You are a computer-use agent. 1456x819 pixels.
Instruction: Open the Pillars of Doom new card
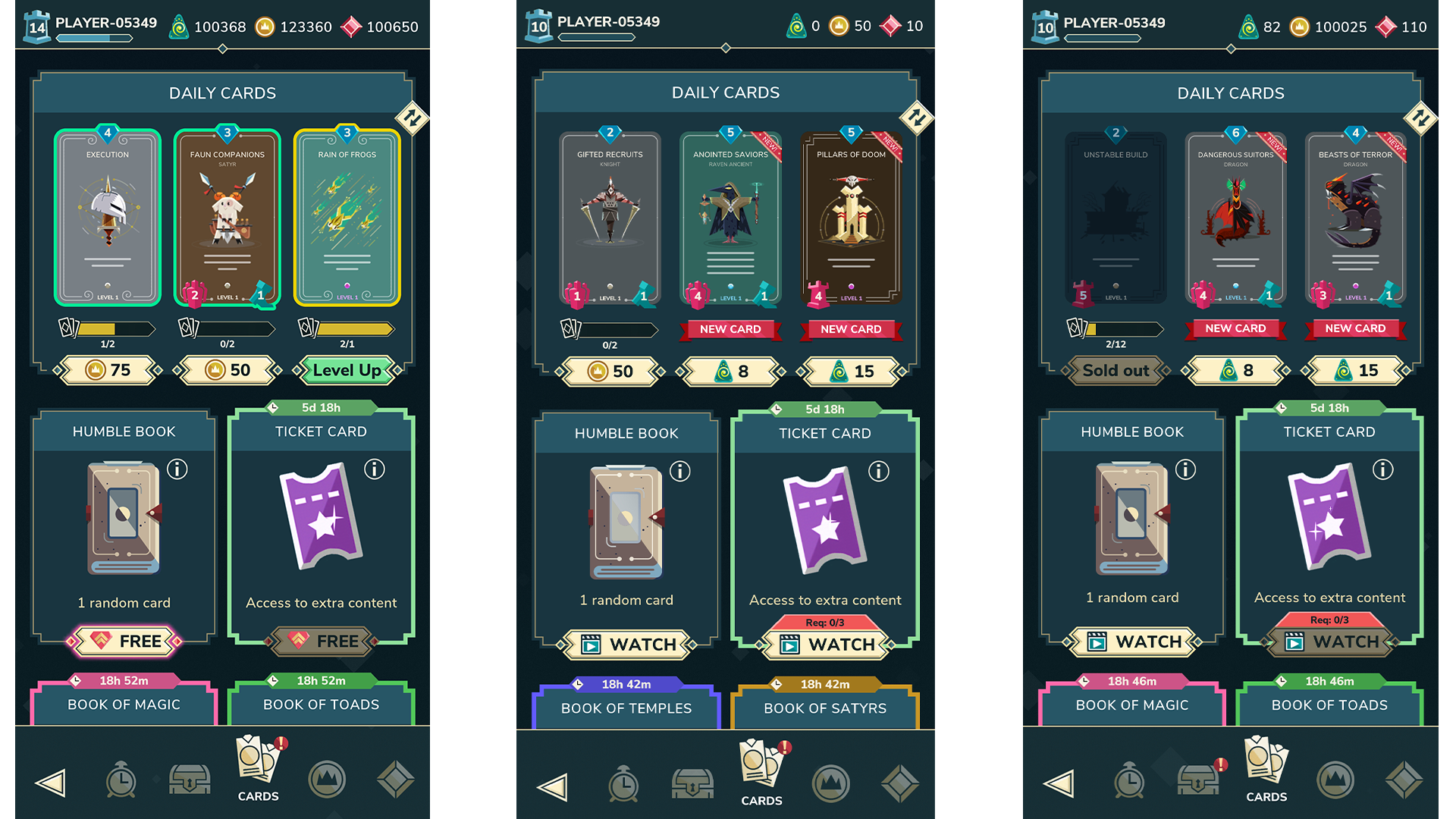[x=851, y=218]
